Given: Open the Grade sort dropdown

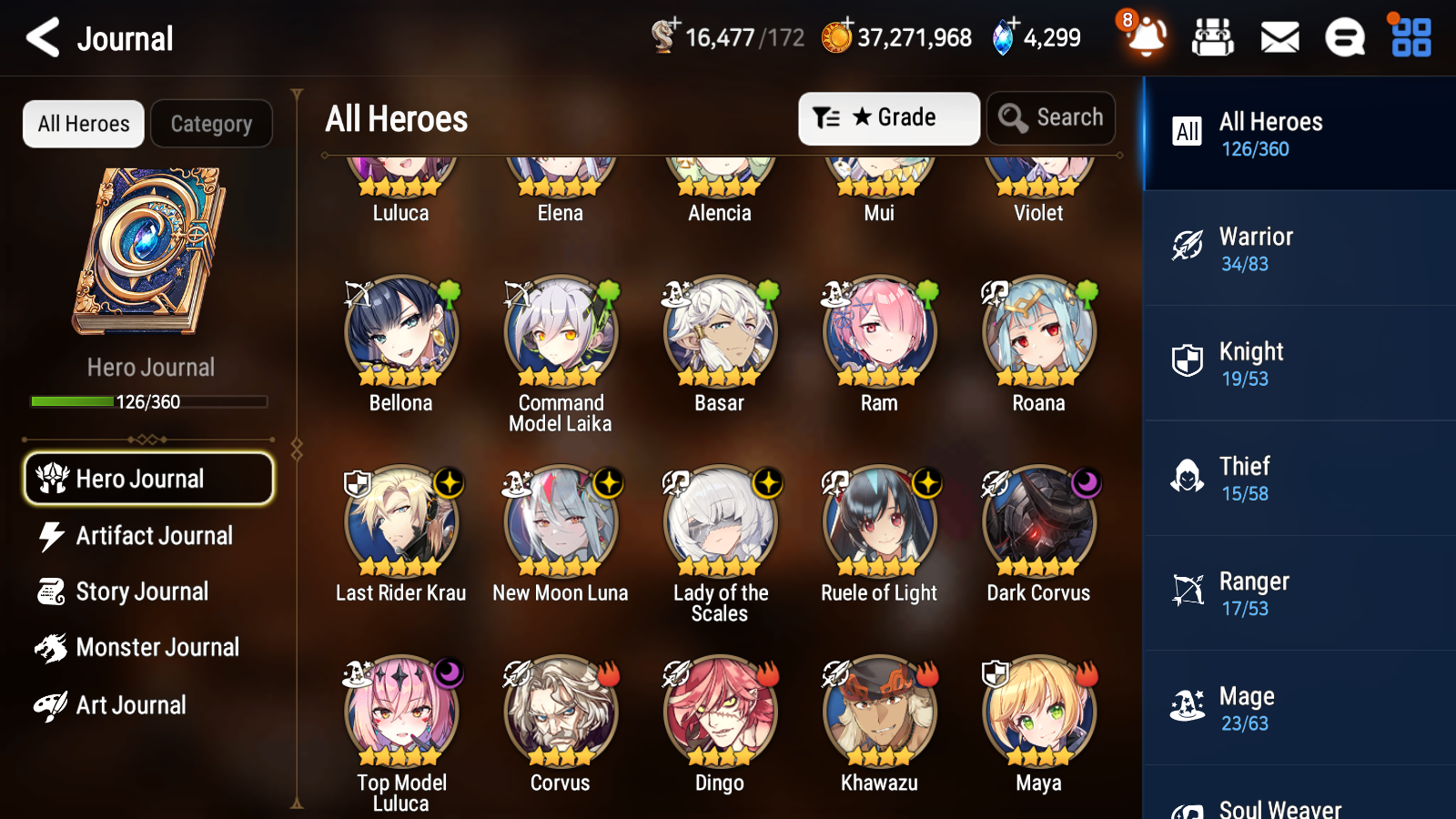Looking at the screenshot, I should coord(888,117).
